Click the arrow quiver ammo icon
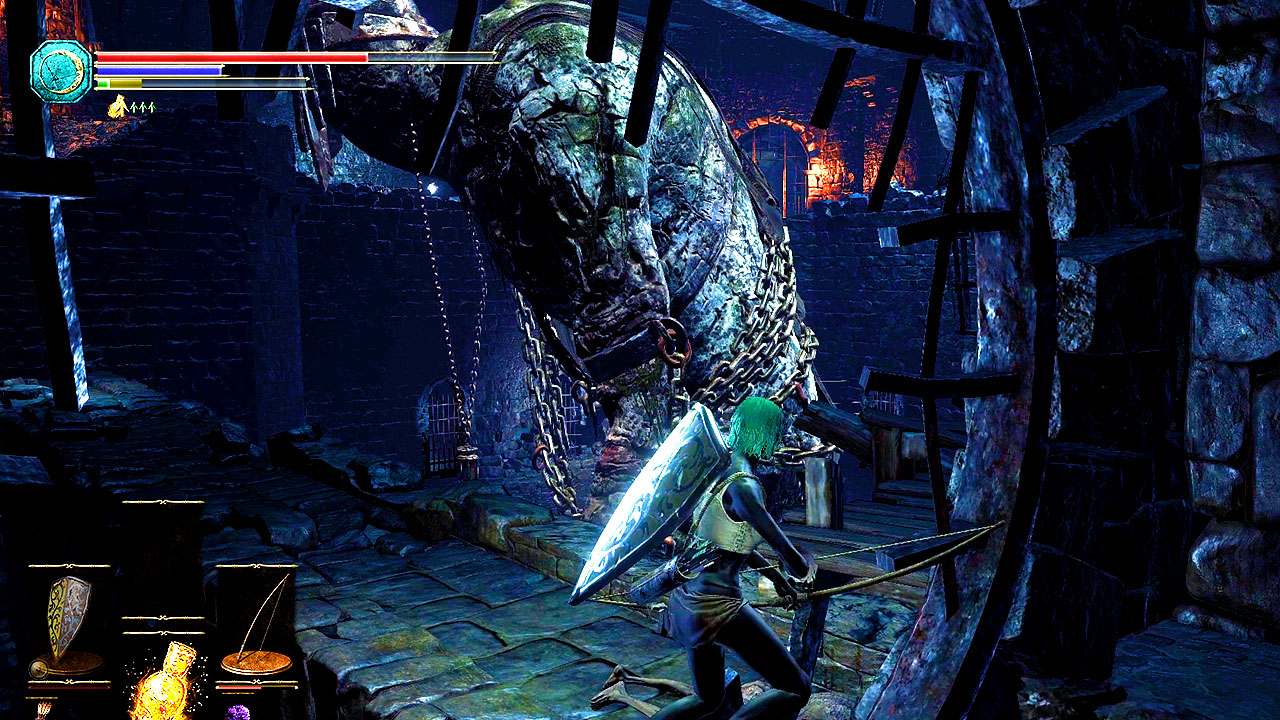Image resolution: width=1280 pixels, height=720 pixels. [x=44, y=710]
